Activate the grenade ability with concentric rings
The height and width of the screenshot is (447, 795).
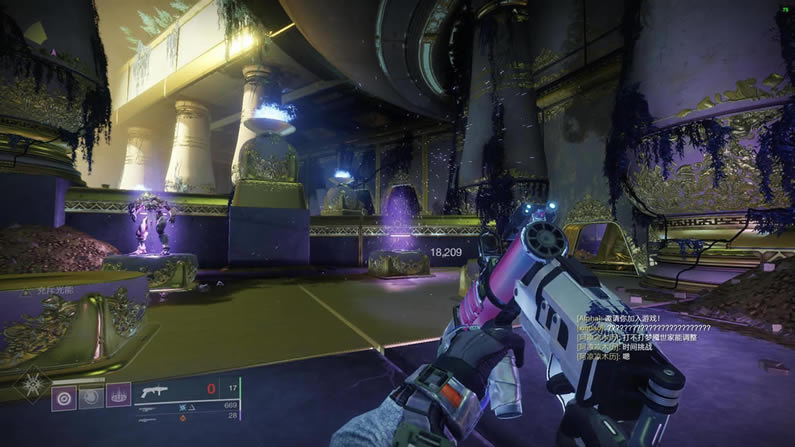[65, 396]
